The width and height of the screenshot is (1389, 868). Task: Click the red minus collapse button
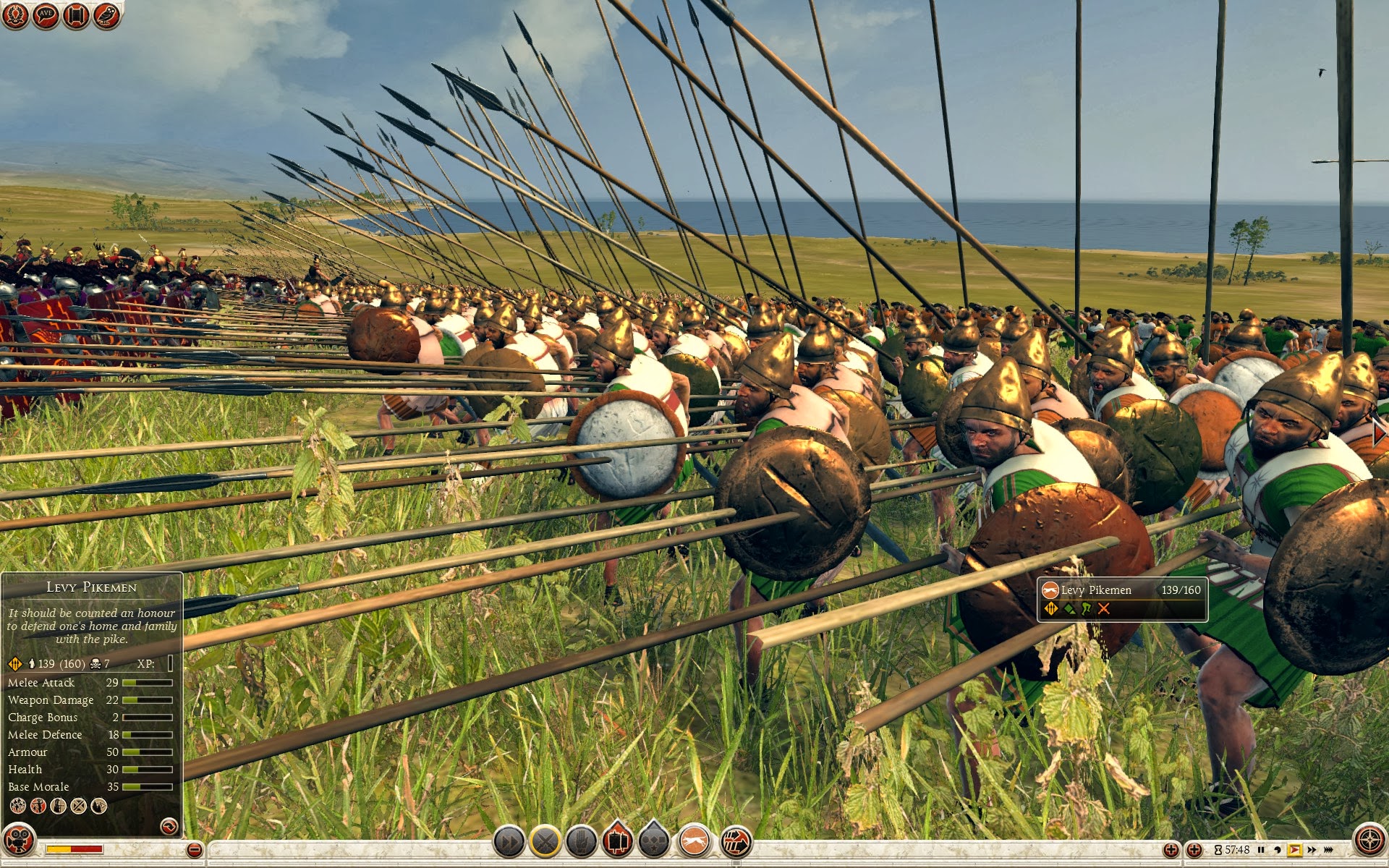[x=194, y=850]
